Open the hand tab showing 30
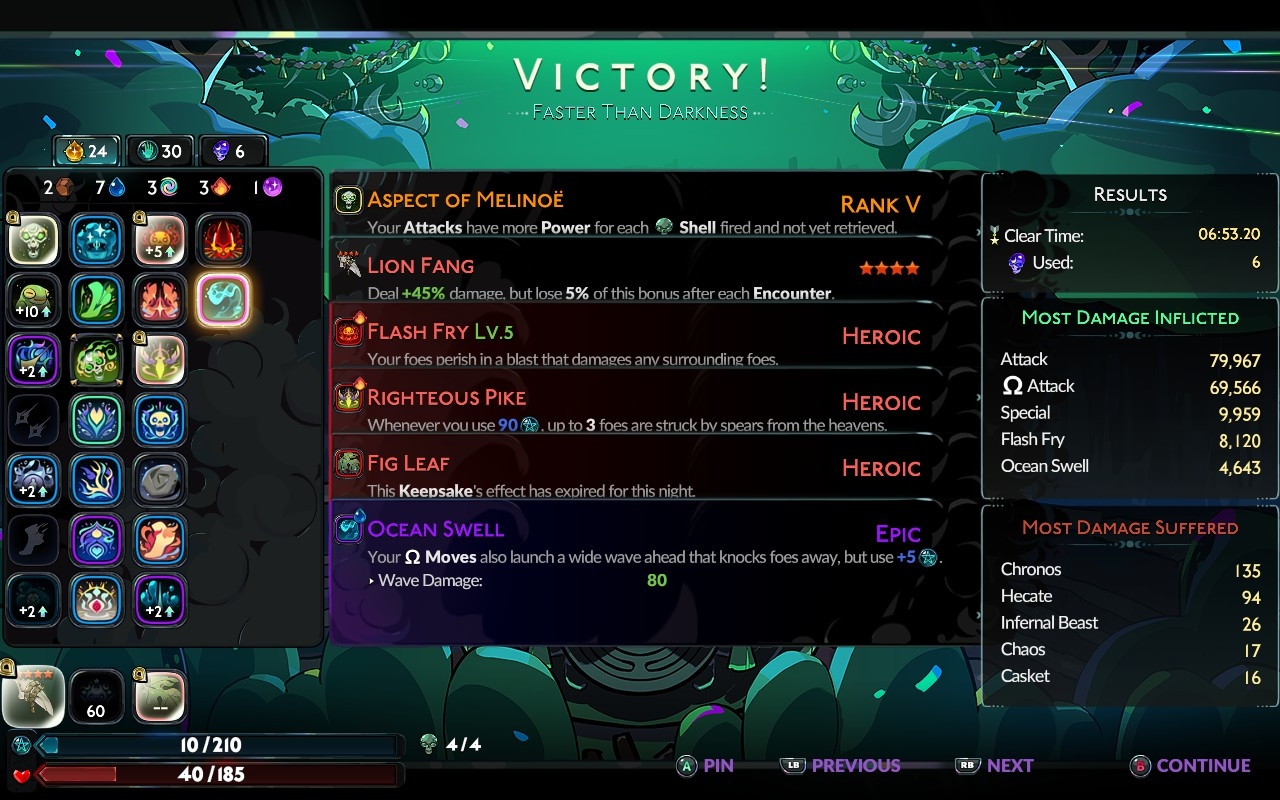1280x800 pixels. (160, 151)
